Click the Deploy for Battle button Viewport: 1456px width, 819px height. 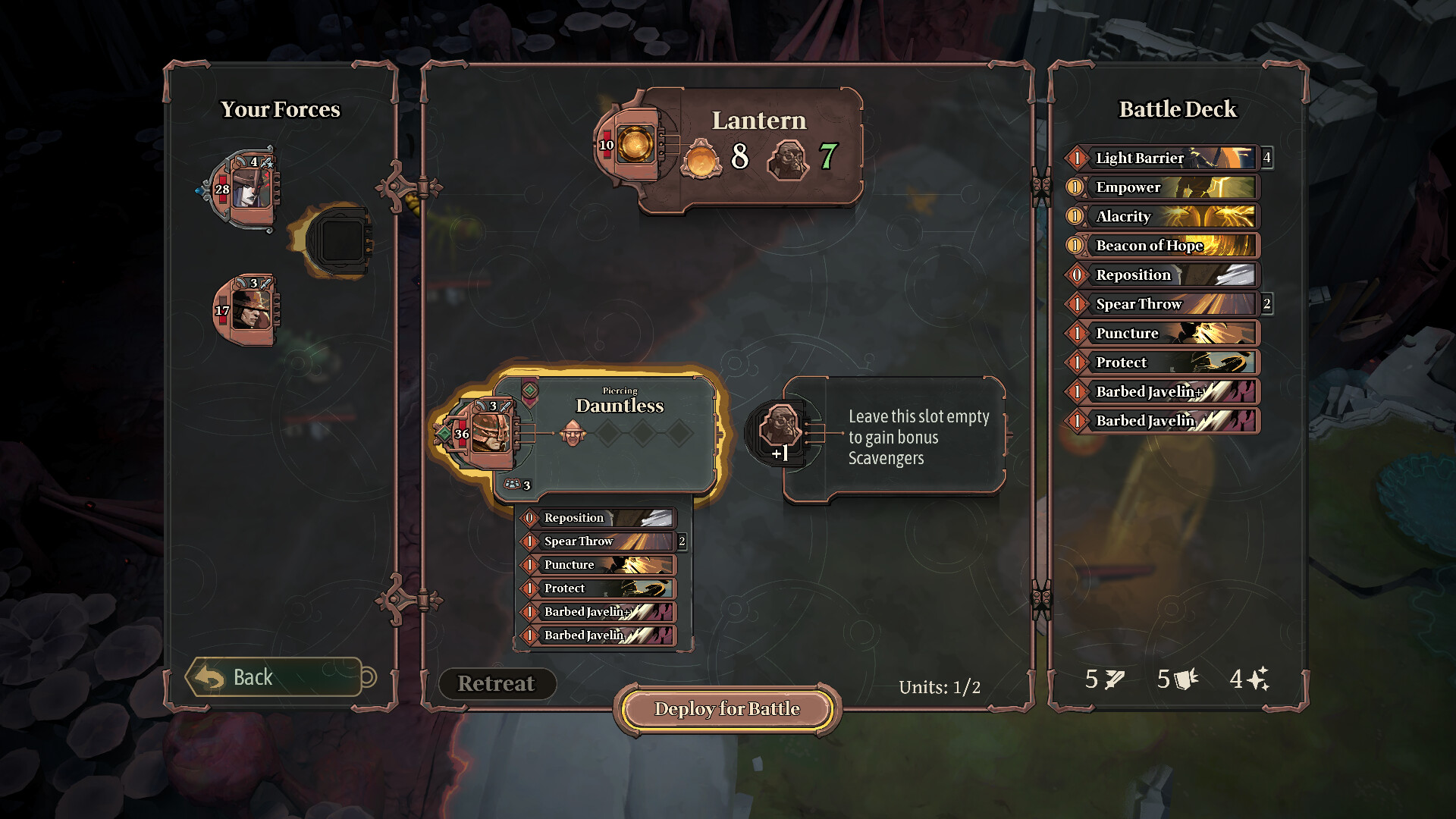click(726, 709)
